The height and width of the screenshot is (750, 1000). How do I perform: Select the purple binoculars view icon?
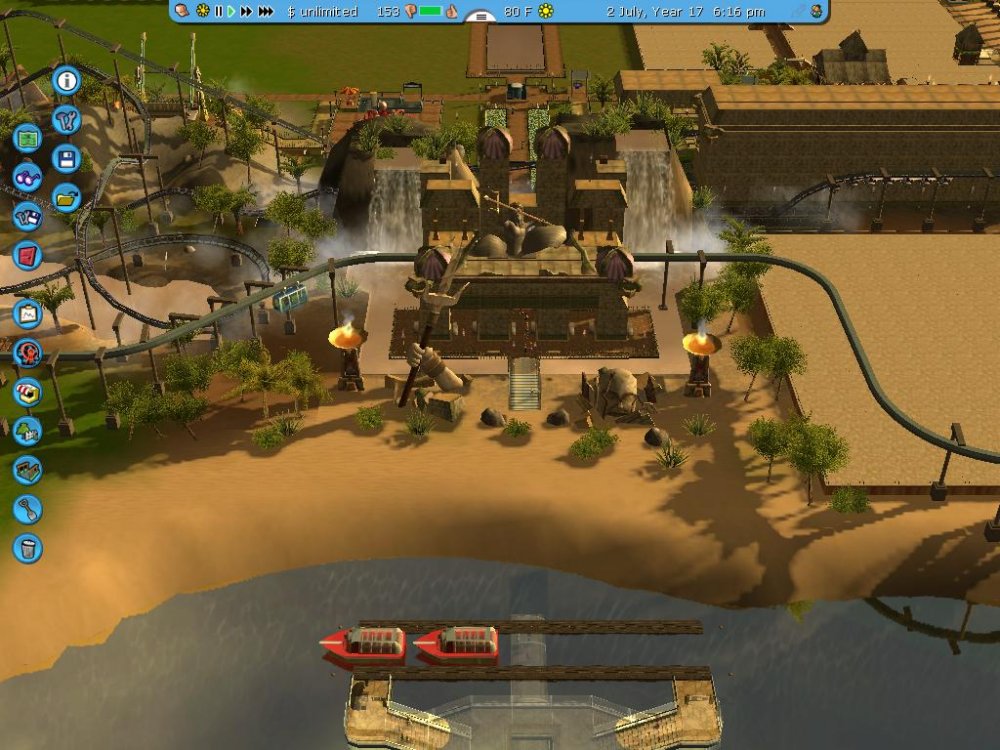pyautogui.click(x=27, y=178)
